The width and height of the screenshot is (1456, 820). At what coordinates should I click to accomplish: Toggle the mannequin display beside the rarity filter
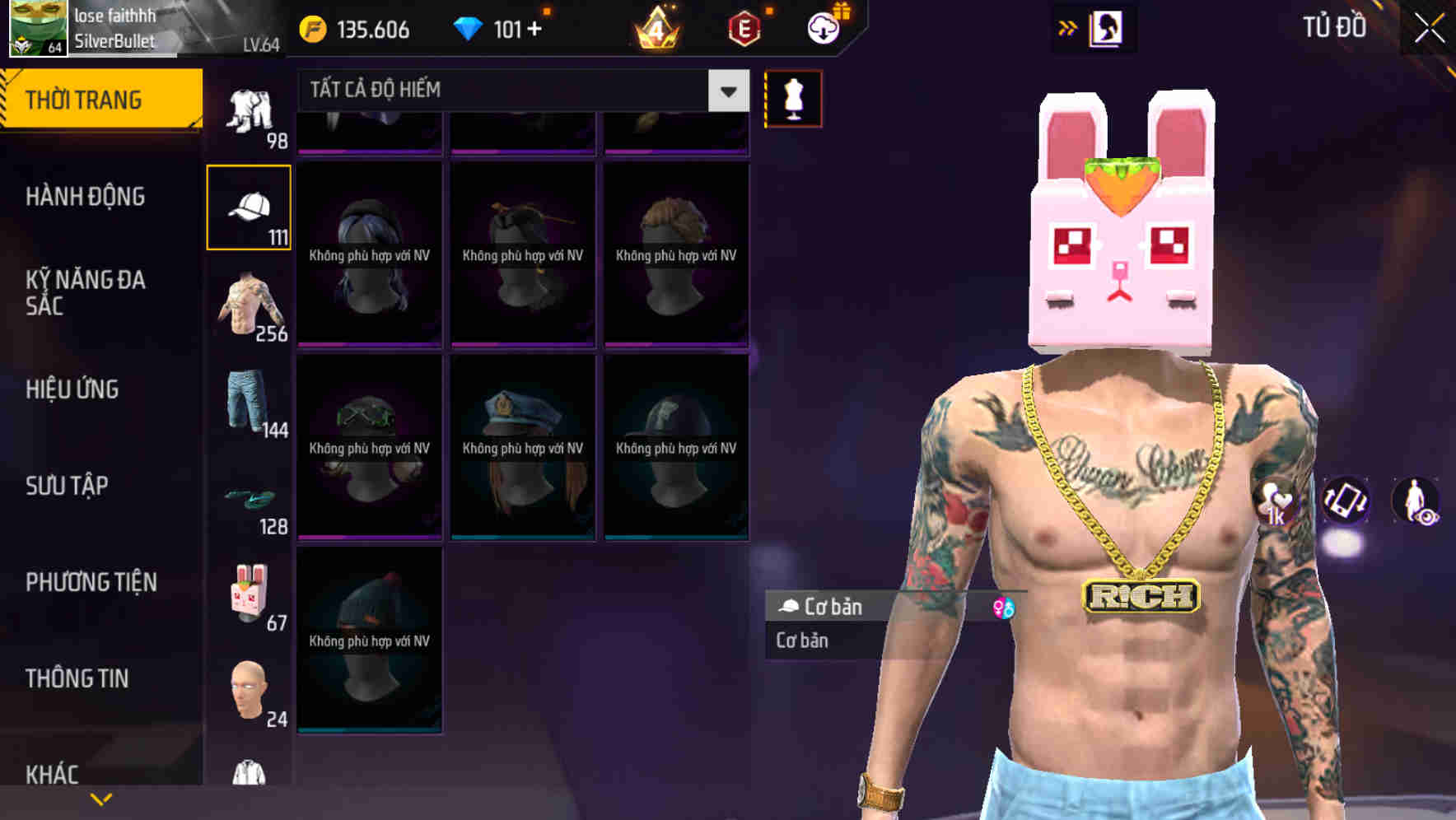792,97
